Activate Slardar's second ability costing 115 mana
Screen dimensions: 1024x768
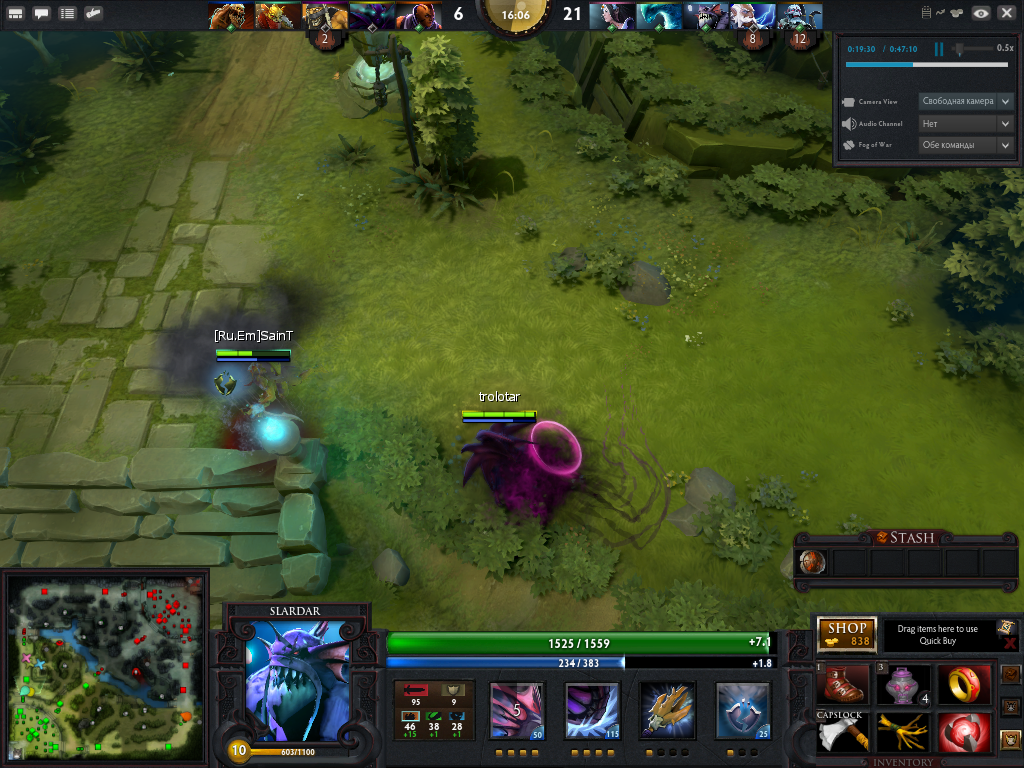pos(593,711)
